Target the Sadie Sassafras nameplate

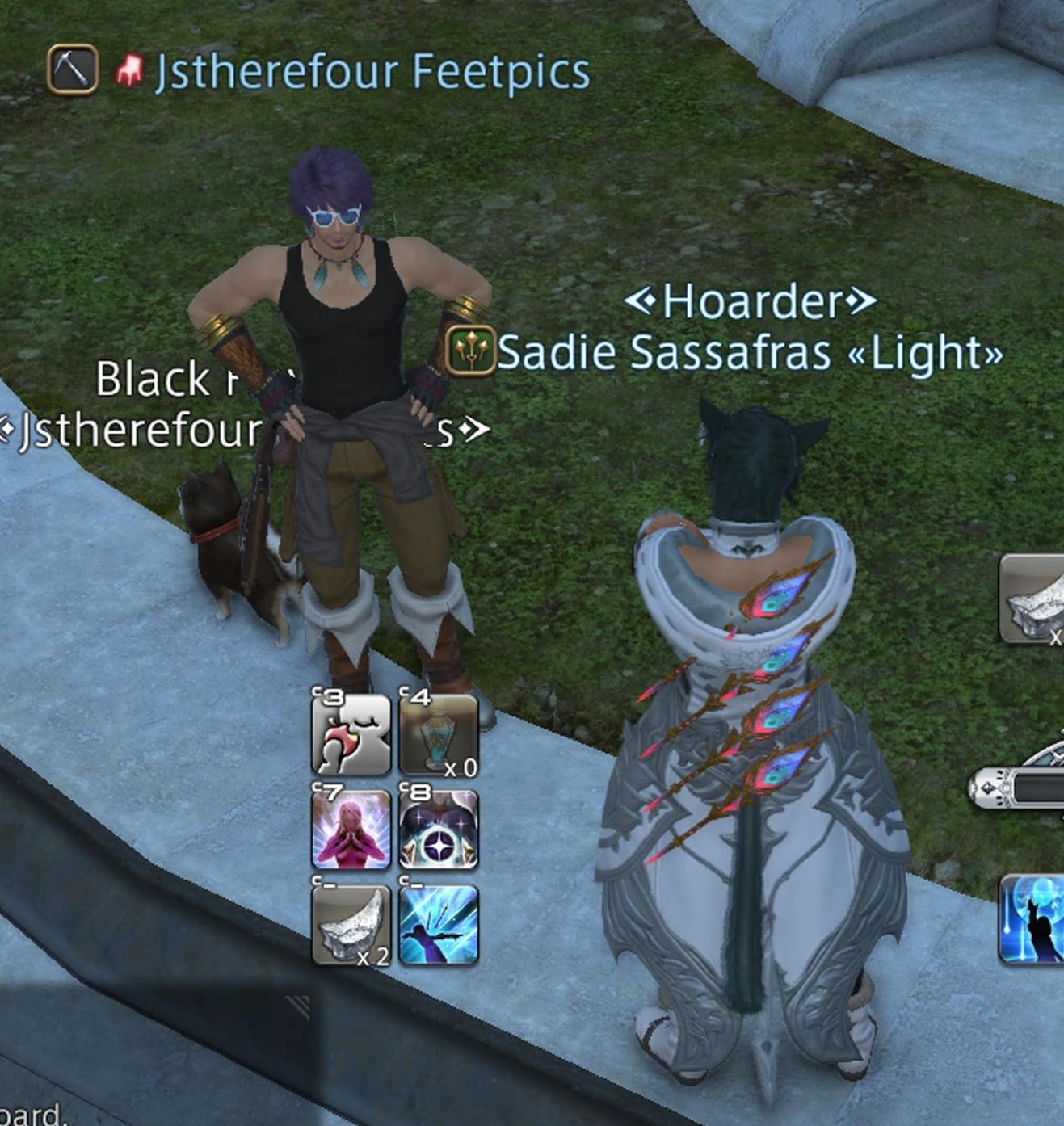point(749,353)
